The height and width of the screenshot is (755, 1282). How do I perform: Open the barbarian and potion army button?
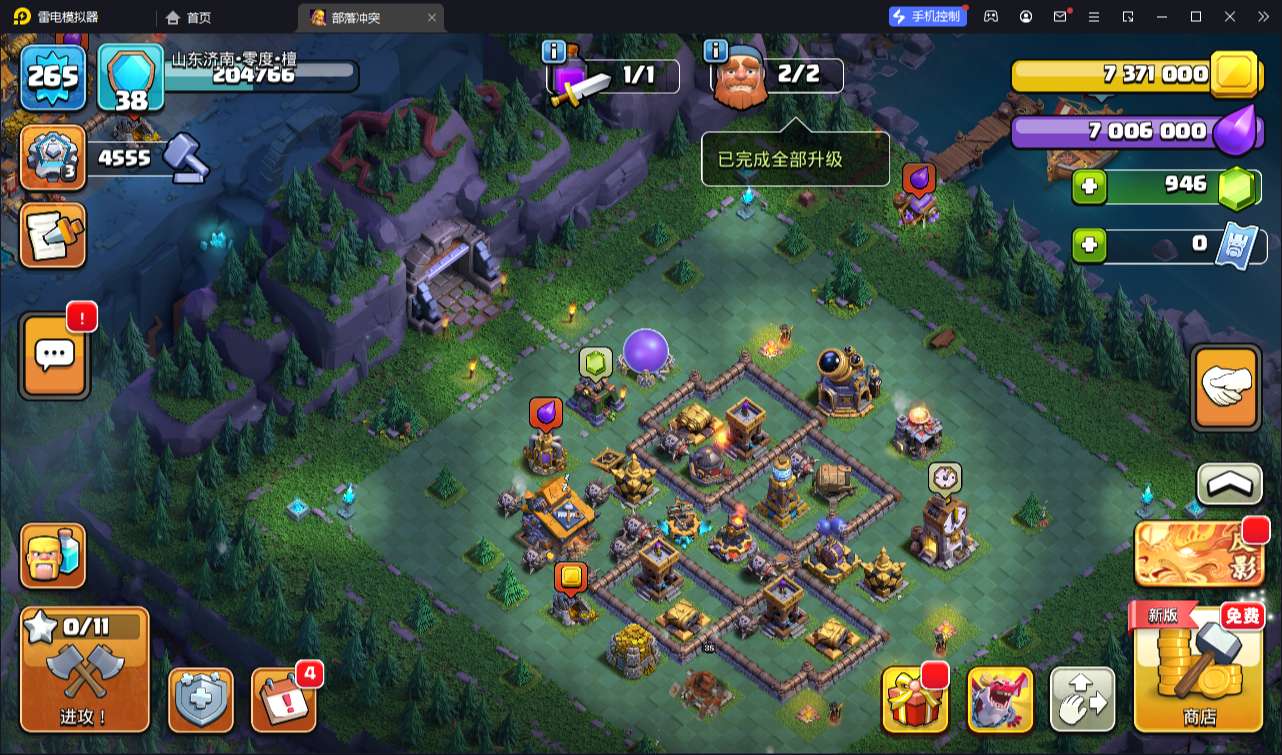(53, 556)
